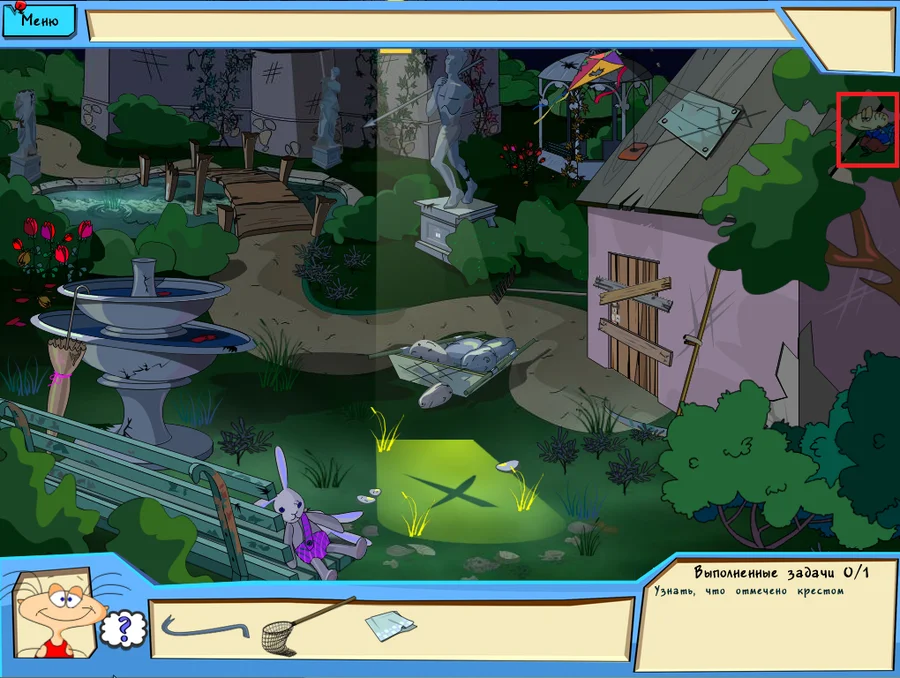The height and width of the screenshot is (678, 900).
Task: Click the character portrait in the corner
Action: tap(58, 611)
